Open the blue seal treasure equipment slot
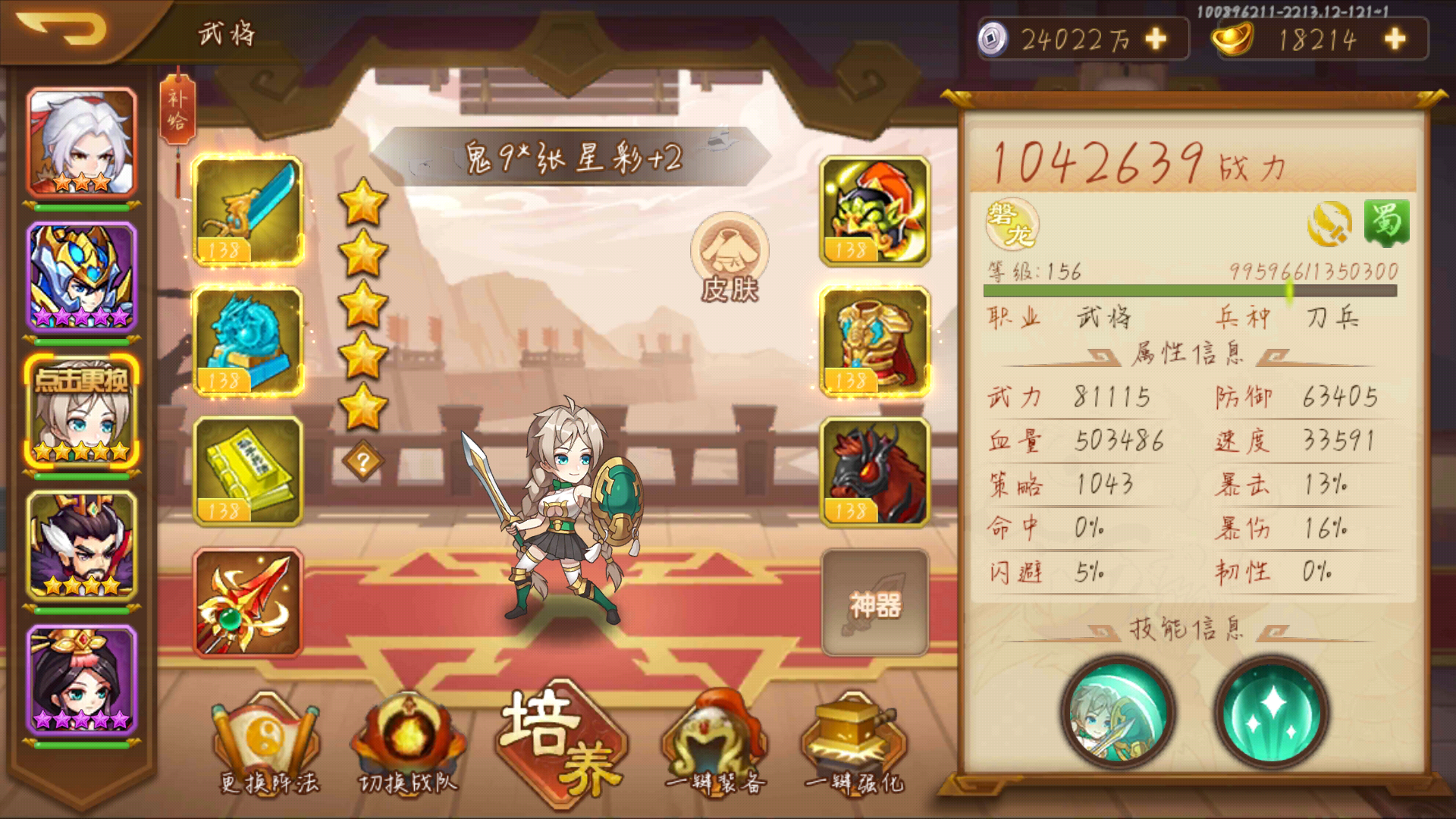 (250, 341)
